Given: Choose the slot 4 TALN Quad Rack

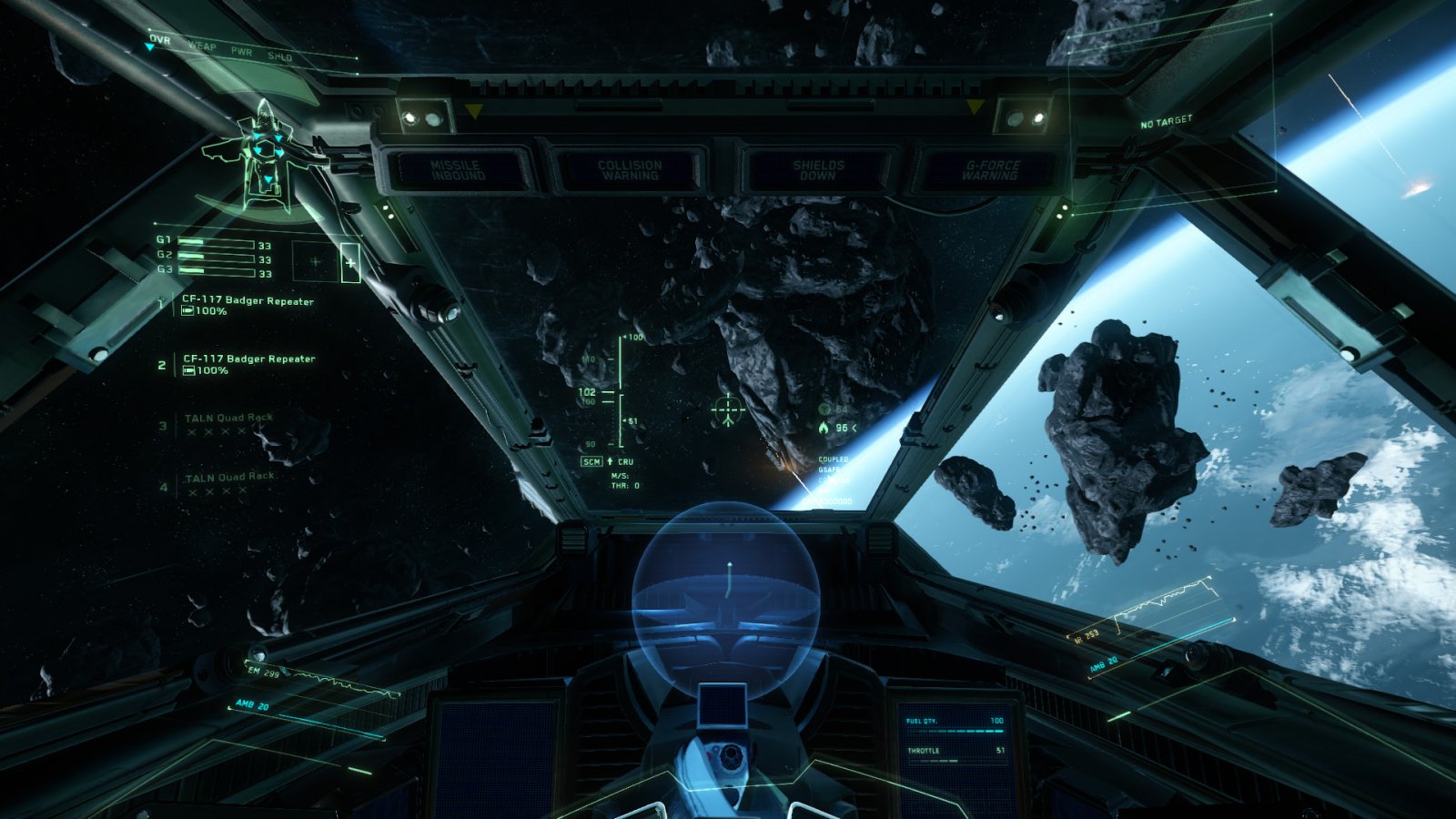Looking at the screenshot, I should [x=230, y=478].
